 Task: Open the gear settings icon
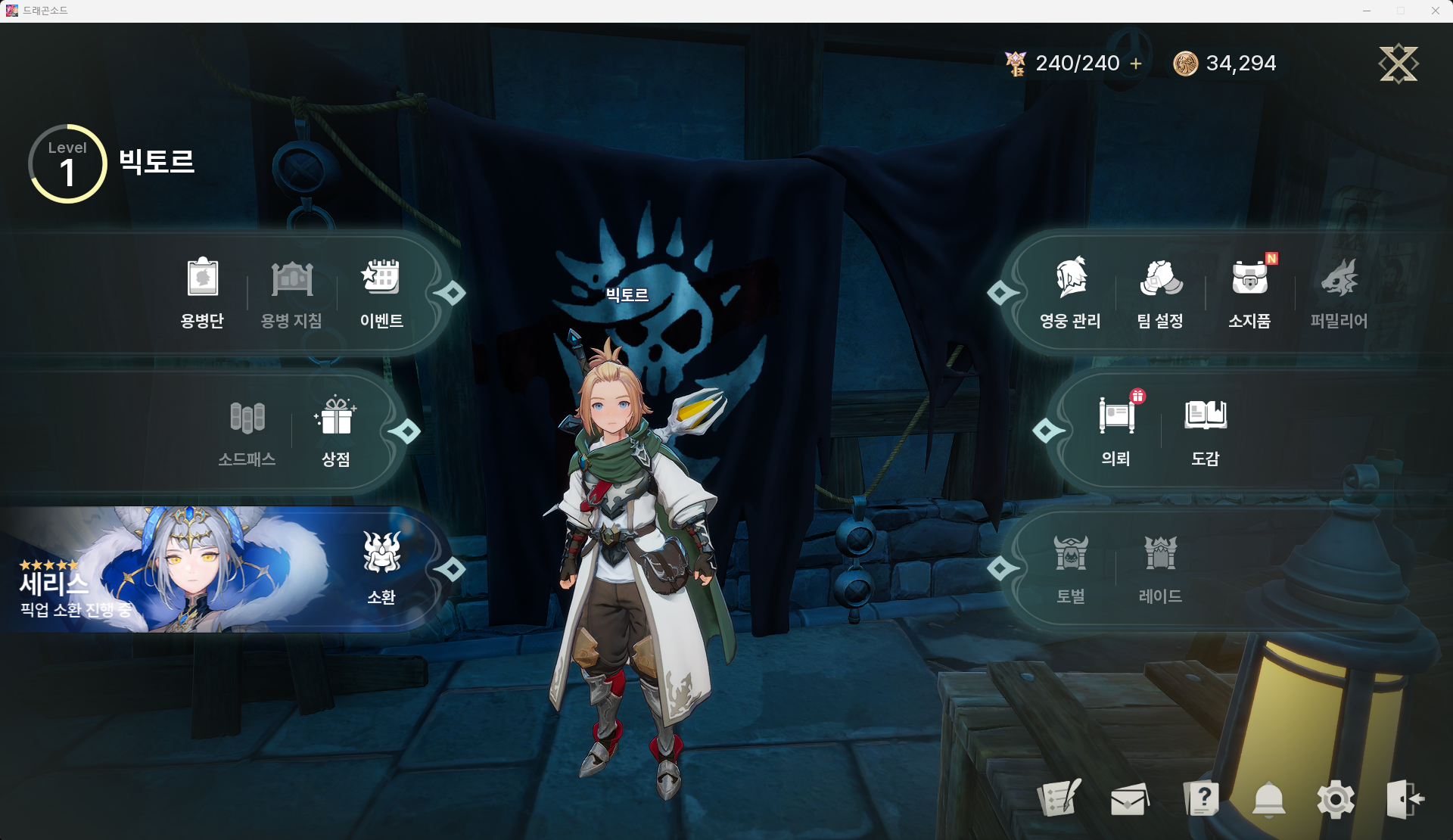[x=1336, y=799]
